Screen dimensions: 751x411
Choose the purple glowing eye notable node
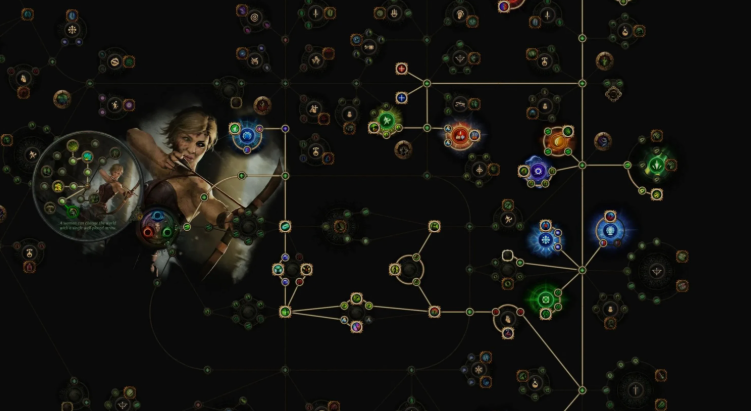pyautogui.click(x=538, y=171)
